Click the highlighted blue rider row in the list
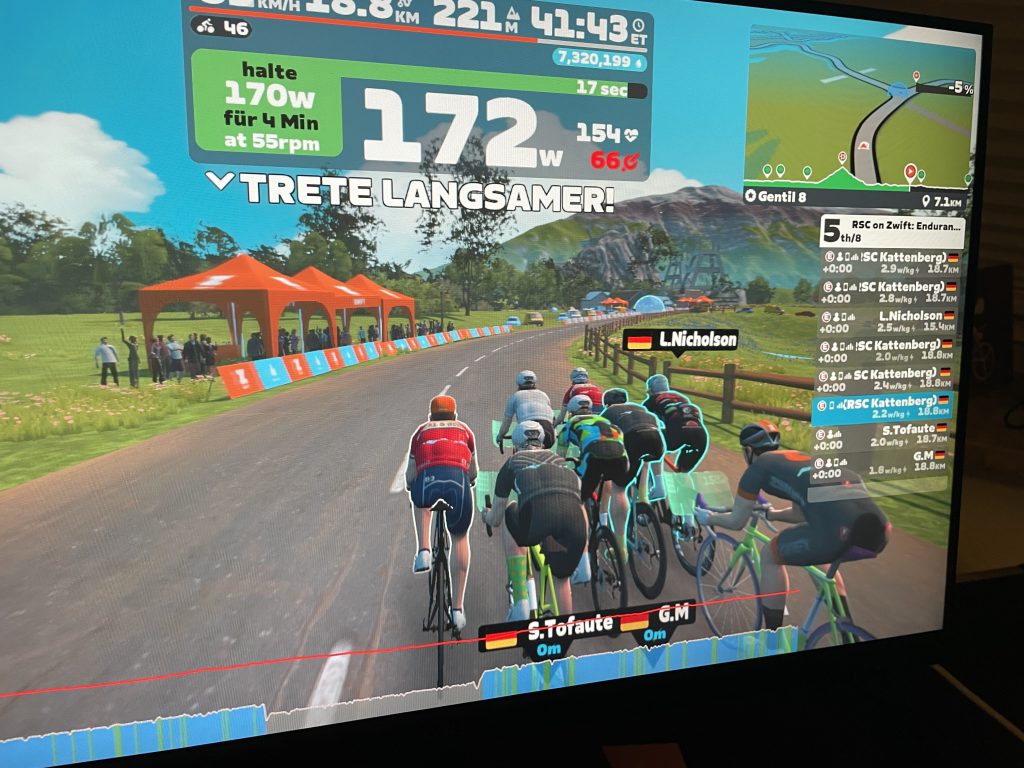 click(883, 407)
